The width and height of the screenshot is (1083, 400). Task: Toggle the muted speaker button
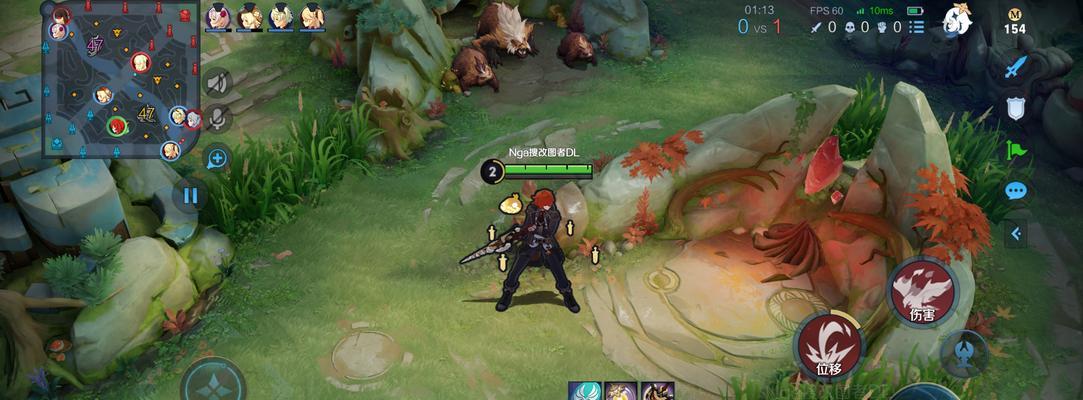tap(217, 83)
